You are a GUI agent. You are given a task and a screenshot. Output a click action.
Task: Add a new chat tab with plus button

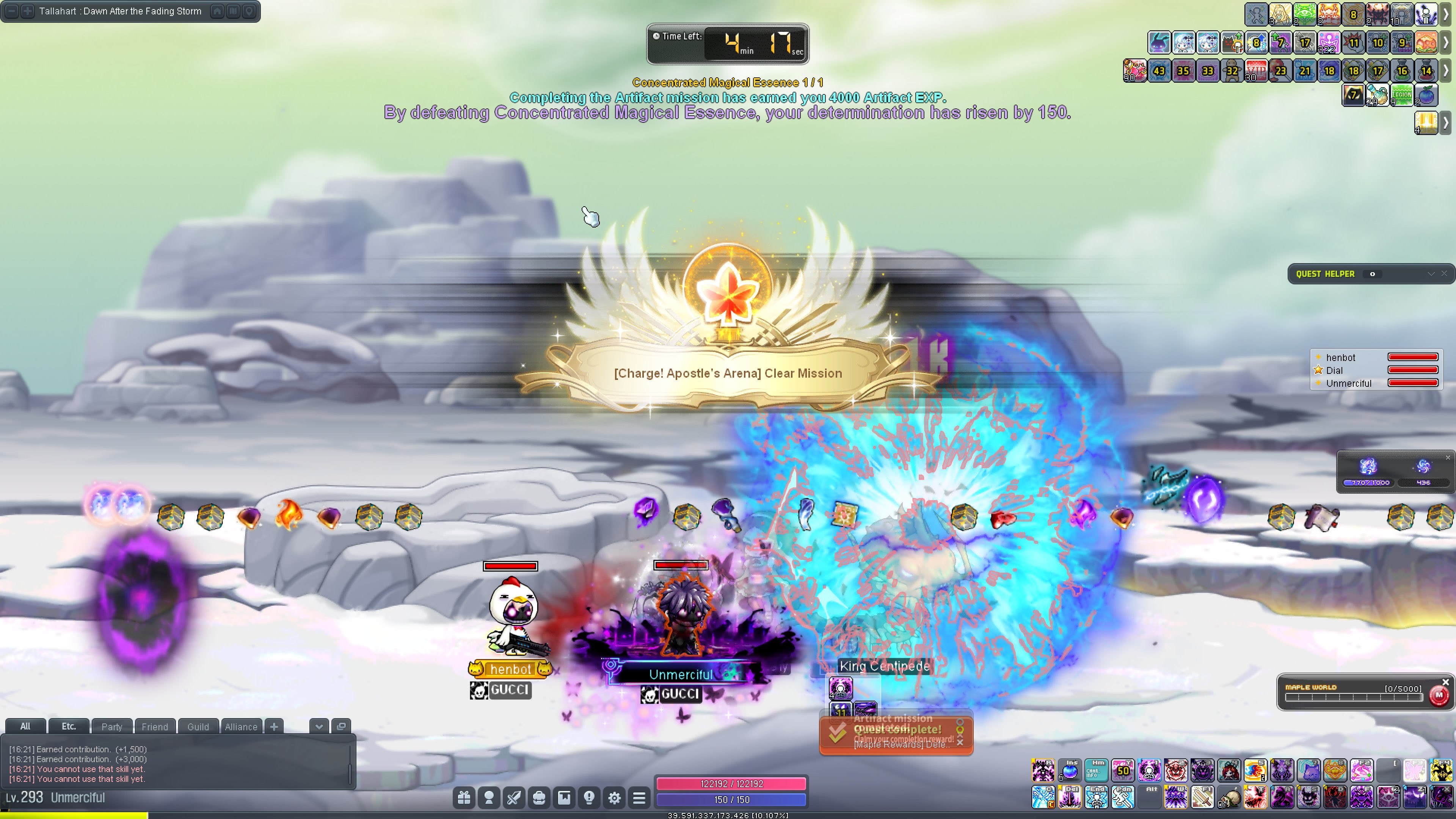click(x=274, y=726)
